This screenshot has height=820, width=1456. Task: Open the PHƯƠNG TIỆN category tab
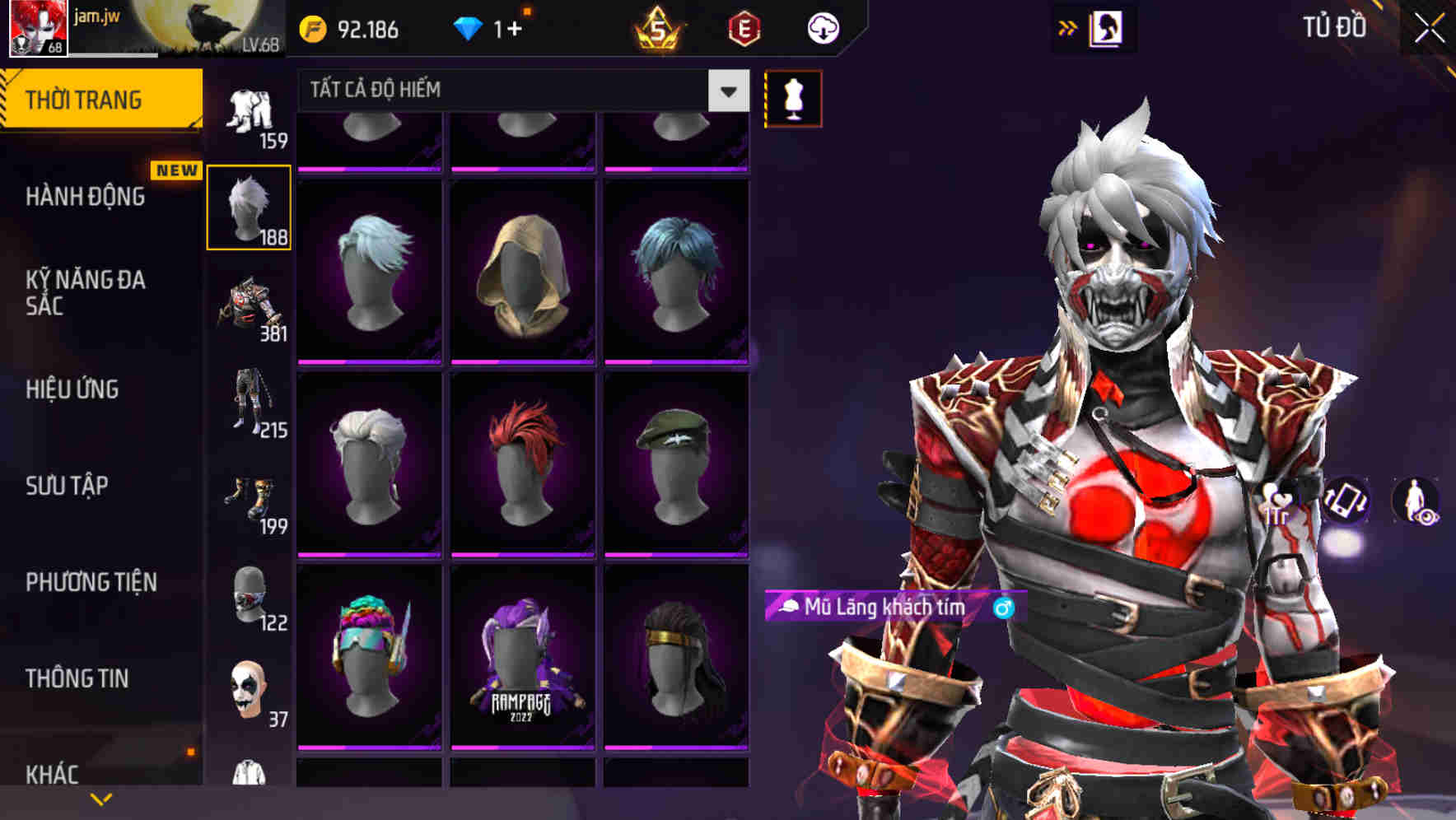[x=91, y=582]
